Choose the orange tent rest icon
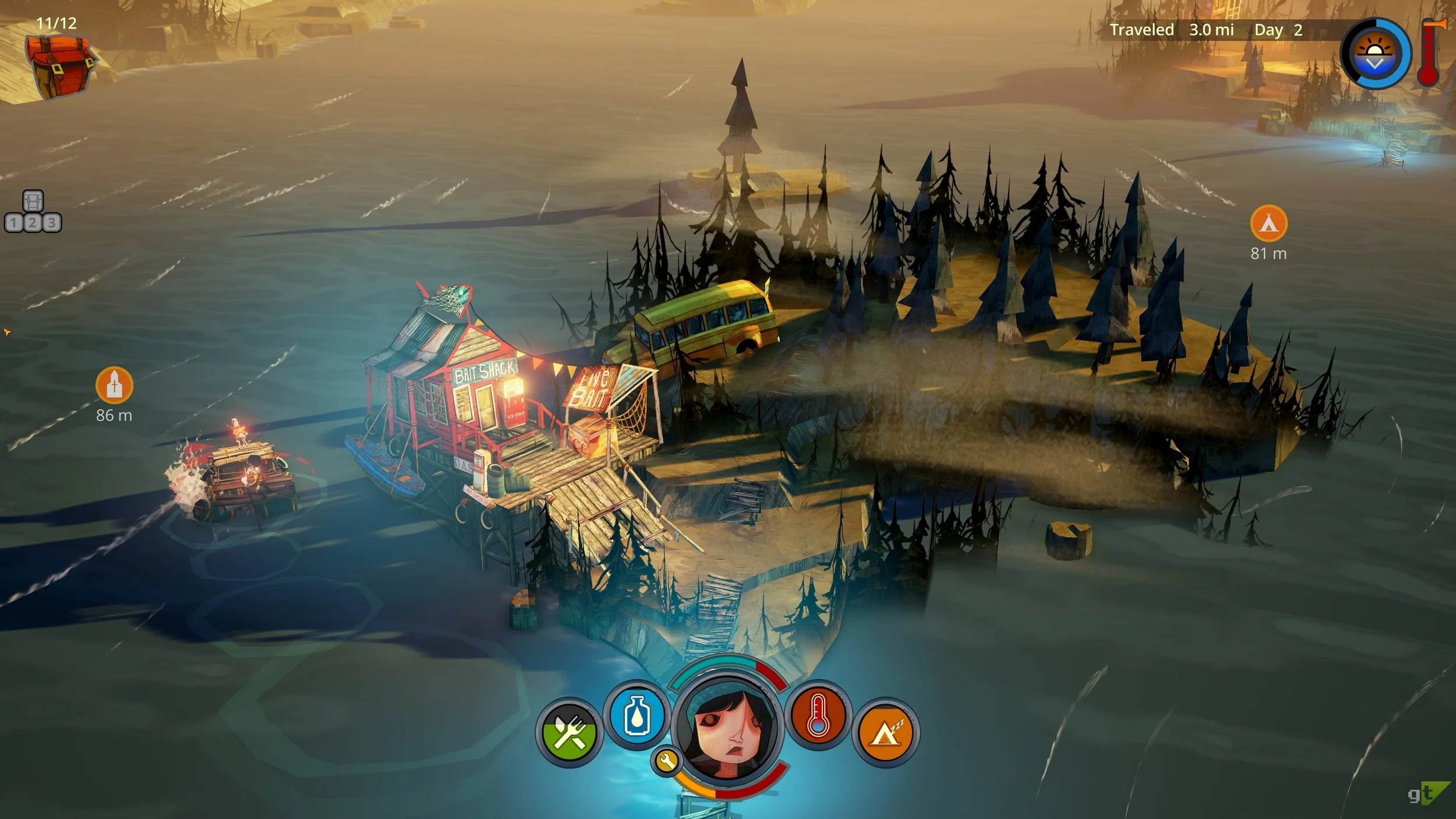 pos(885,732)
